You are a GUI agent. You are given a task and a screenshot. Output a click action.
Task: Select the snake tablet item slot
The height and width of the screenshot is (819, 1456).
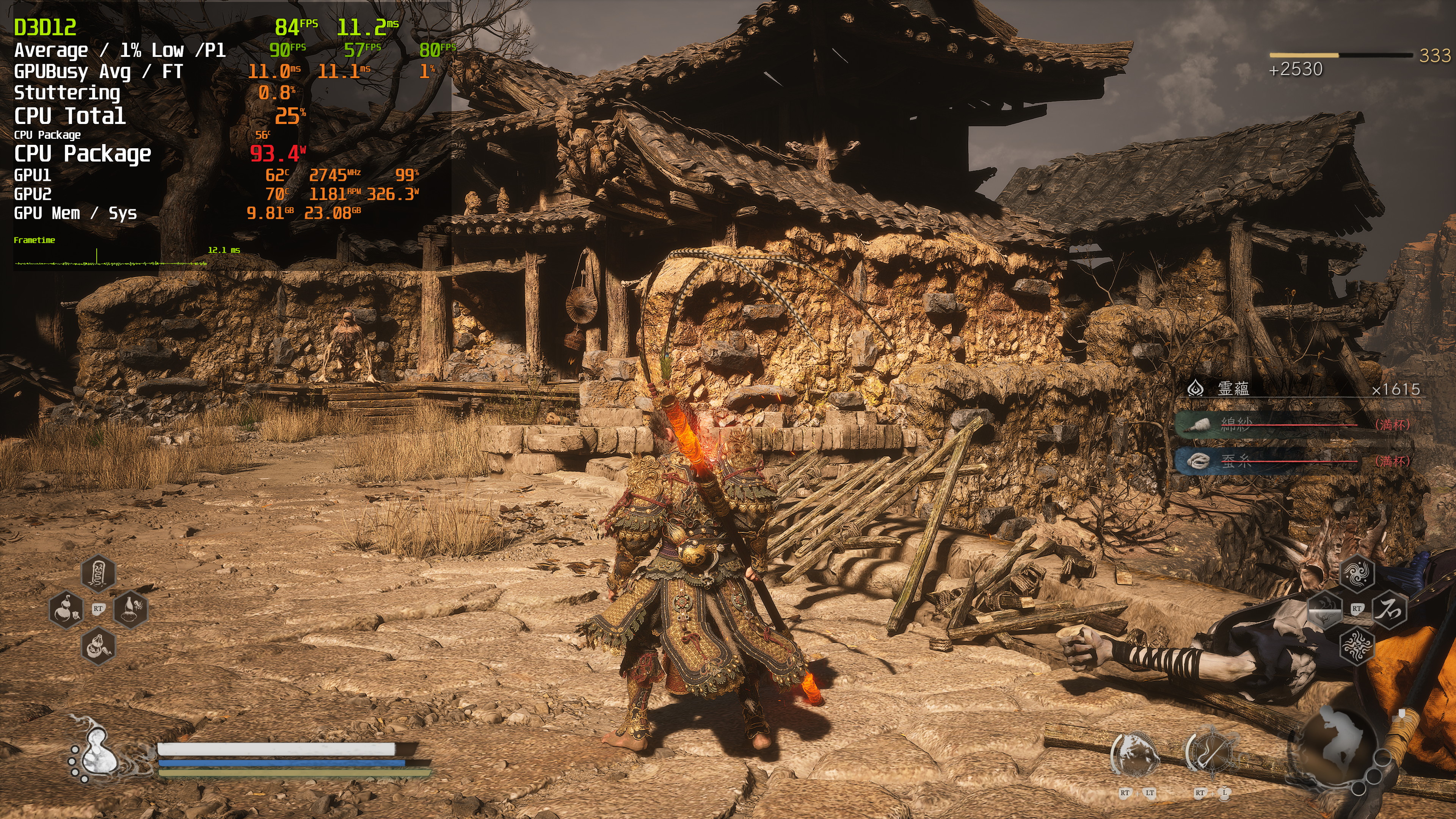[x=98, y=573]
